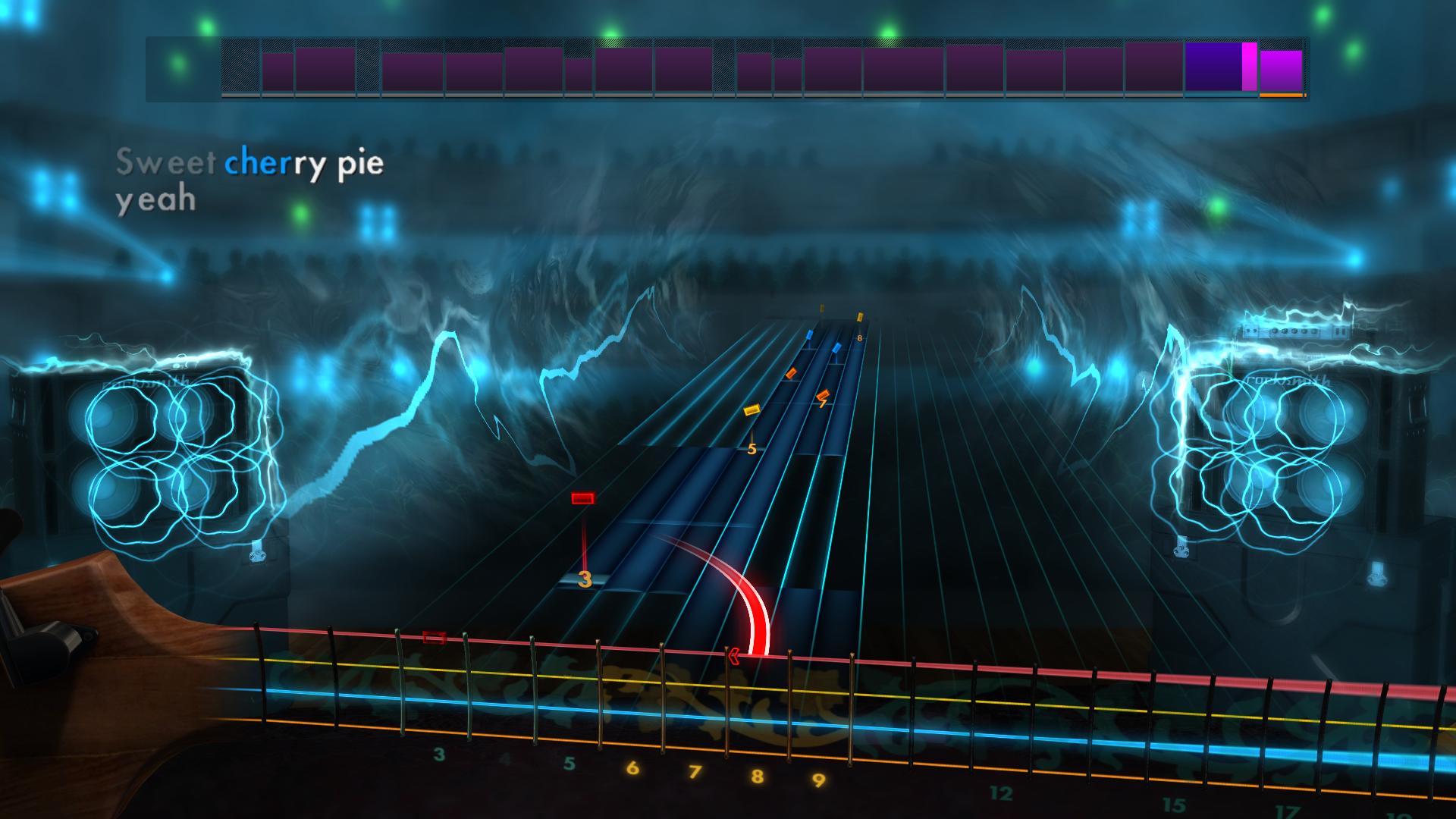Click the red high E string

pos(1062,672)
